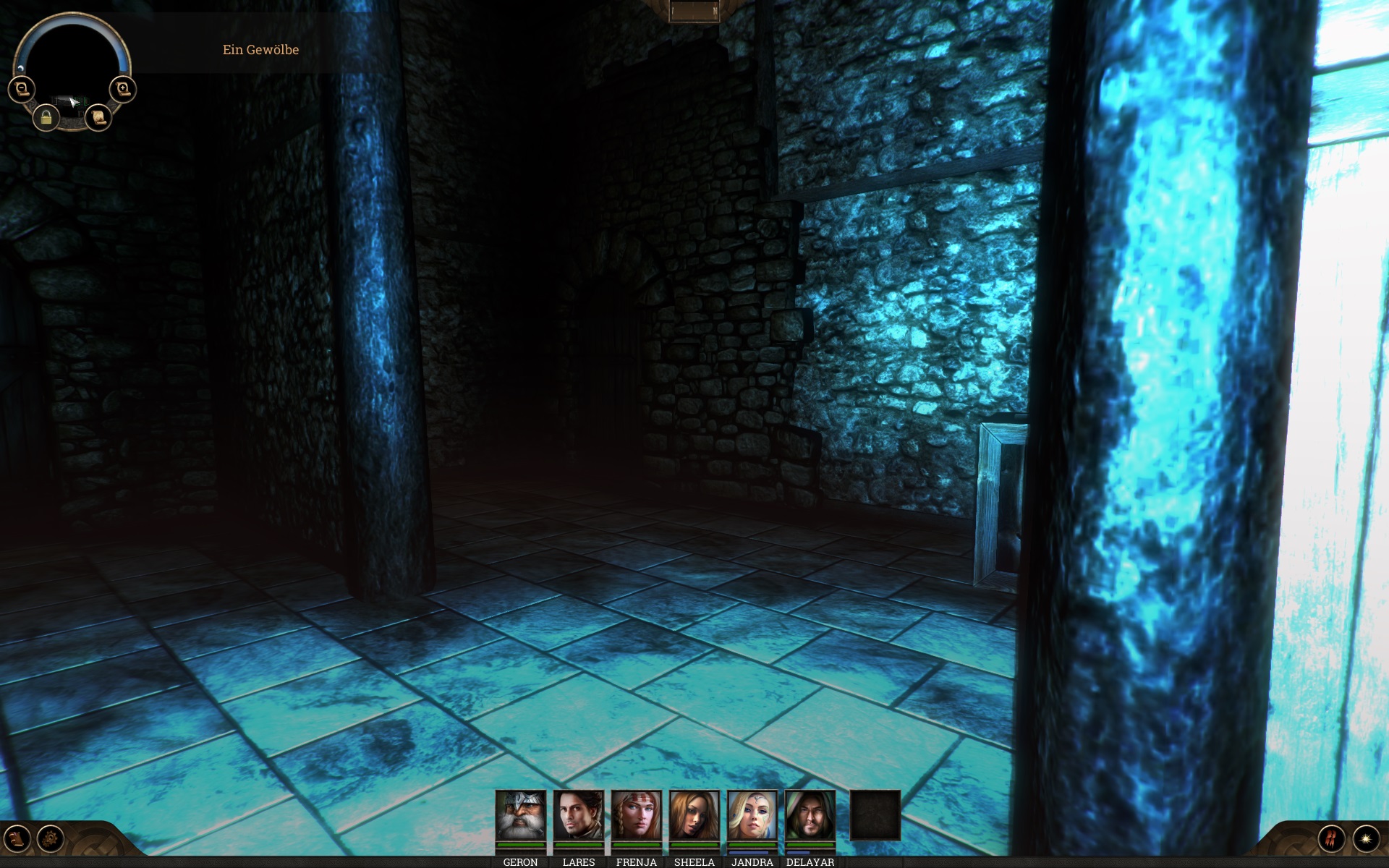The width and height of the screenshot is (1389, 868).
Task: Choose Delayar's hooded portrait
Action: (x=810, y=815)
